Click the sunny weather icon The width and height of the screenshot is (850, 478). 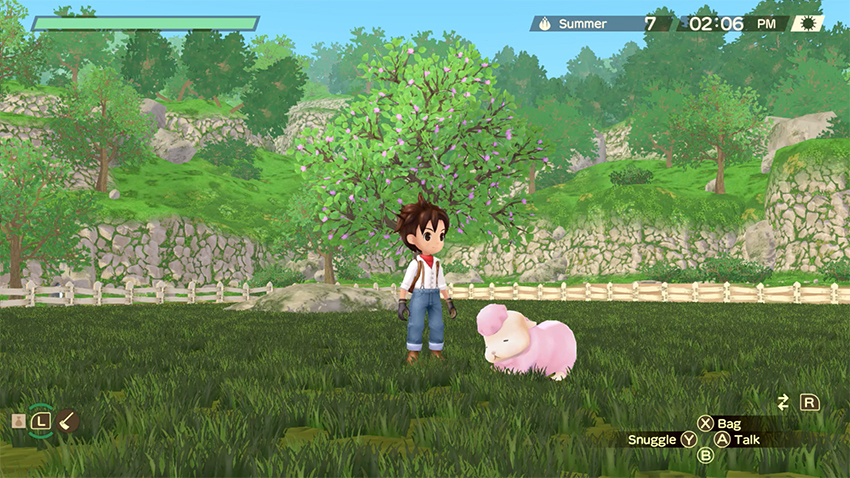tap(807, 23)
